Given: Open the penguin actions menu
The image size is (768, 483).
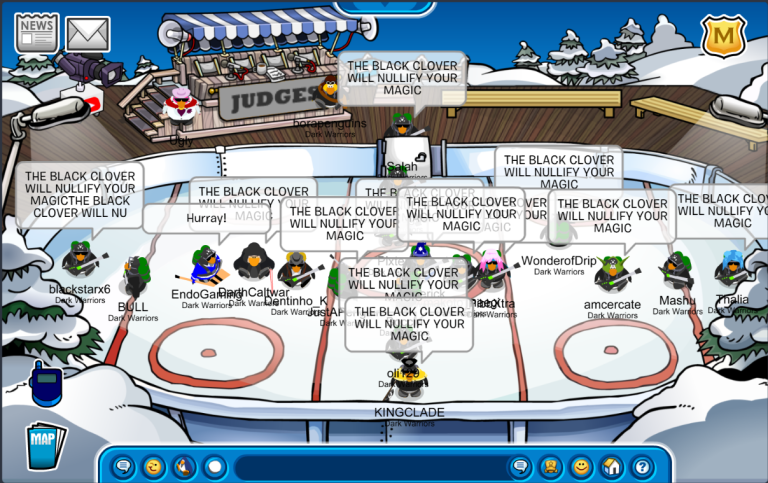Looking at the screenshot, I should 184,466.
